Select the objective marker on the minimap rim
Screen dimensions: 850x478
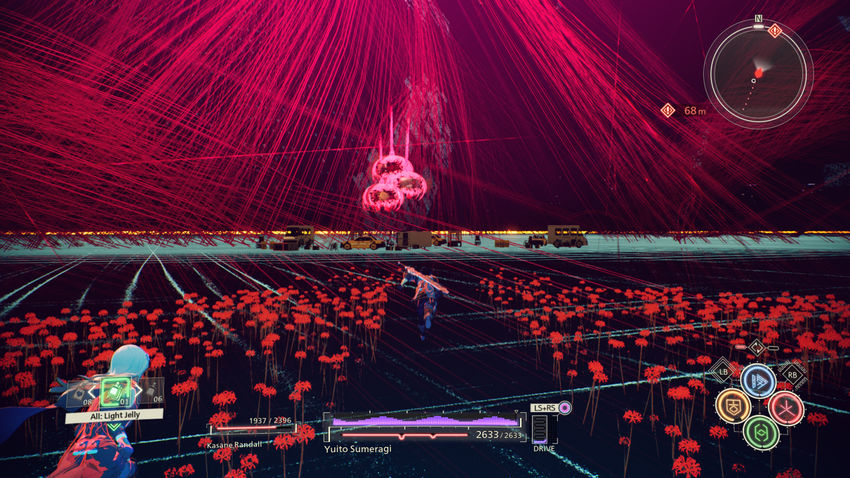(x=775, y=31)
